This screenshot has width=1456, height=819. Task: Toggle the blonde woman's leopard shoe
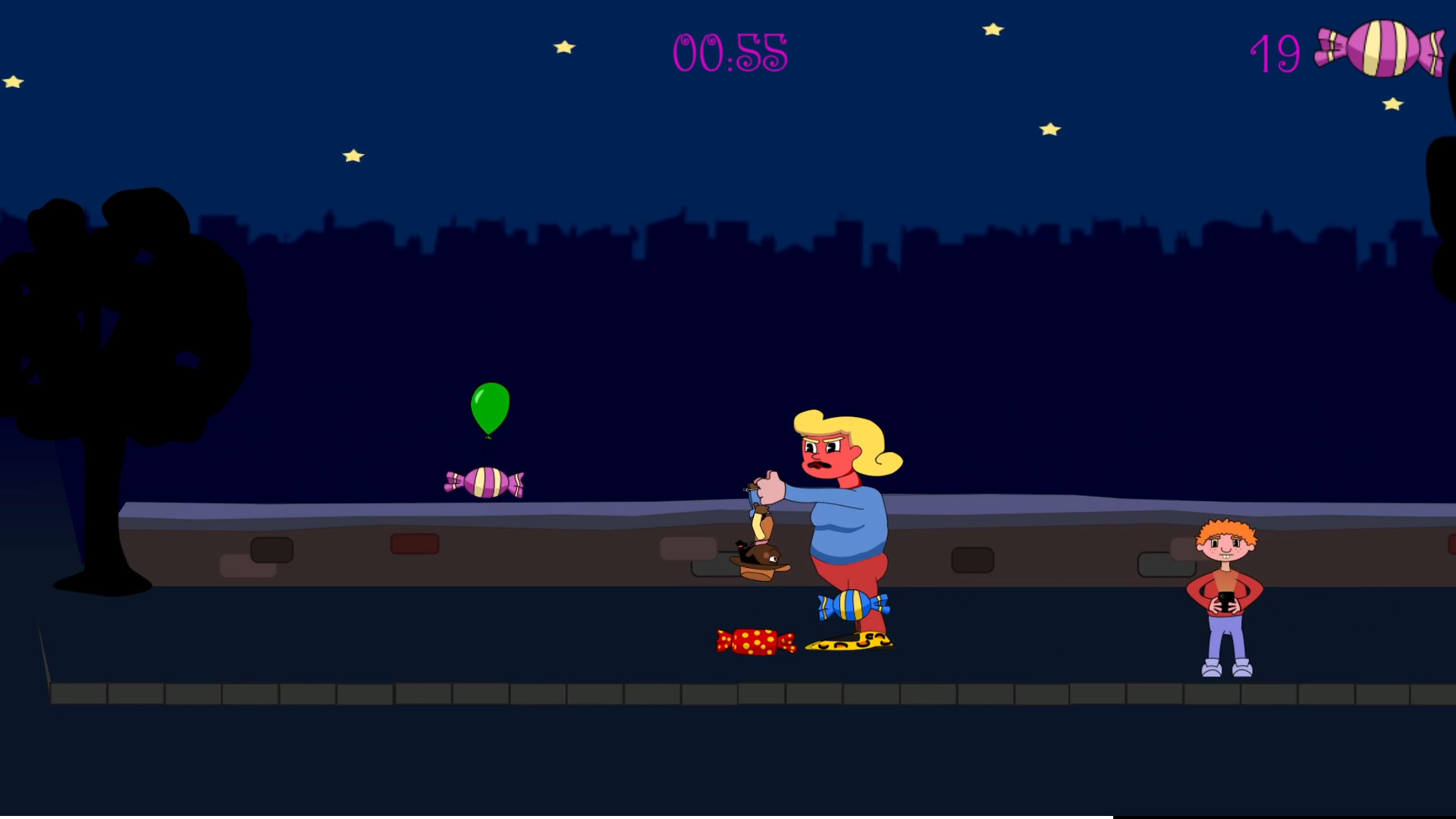[x=849, y=641]
